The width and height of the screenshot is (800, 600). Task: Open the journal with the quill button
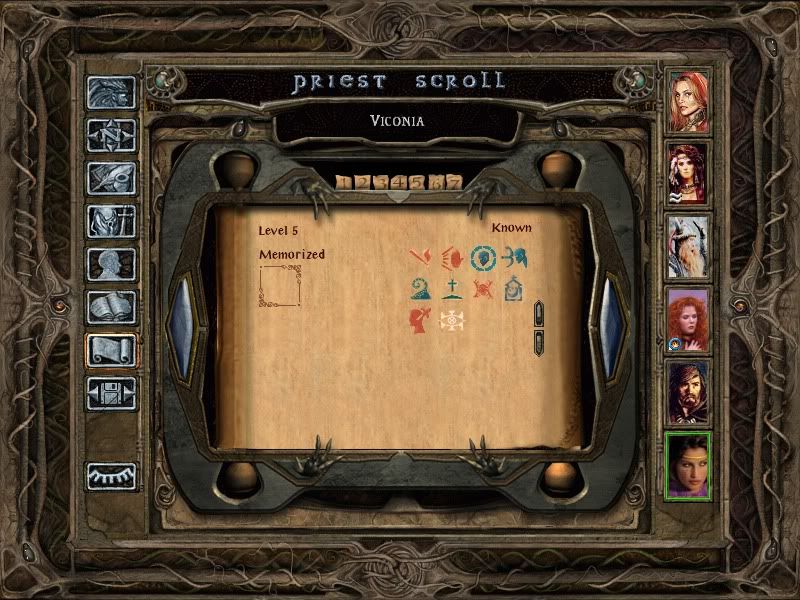tap(112, 178)
